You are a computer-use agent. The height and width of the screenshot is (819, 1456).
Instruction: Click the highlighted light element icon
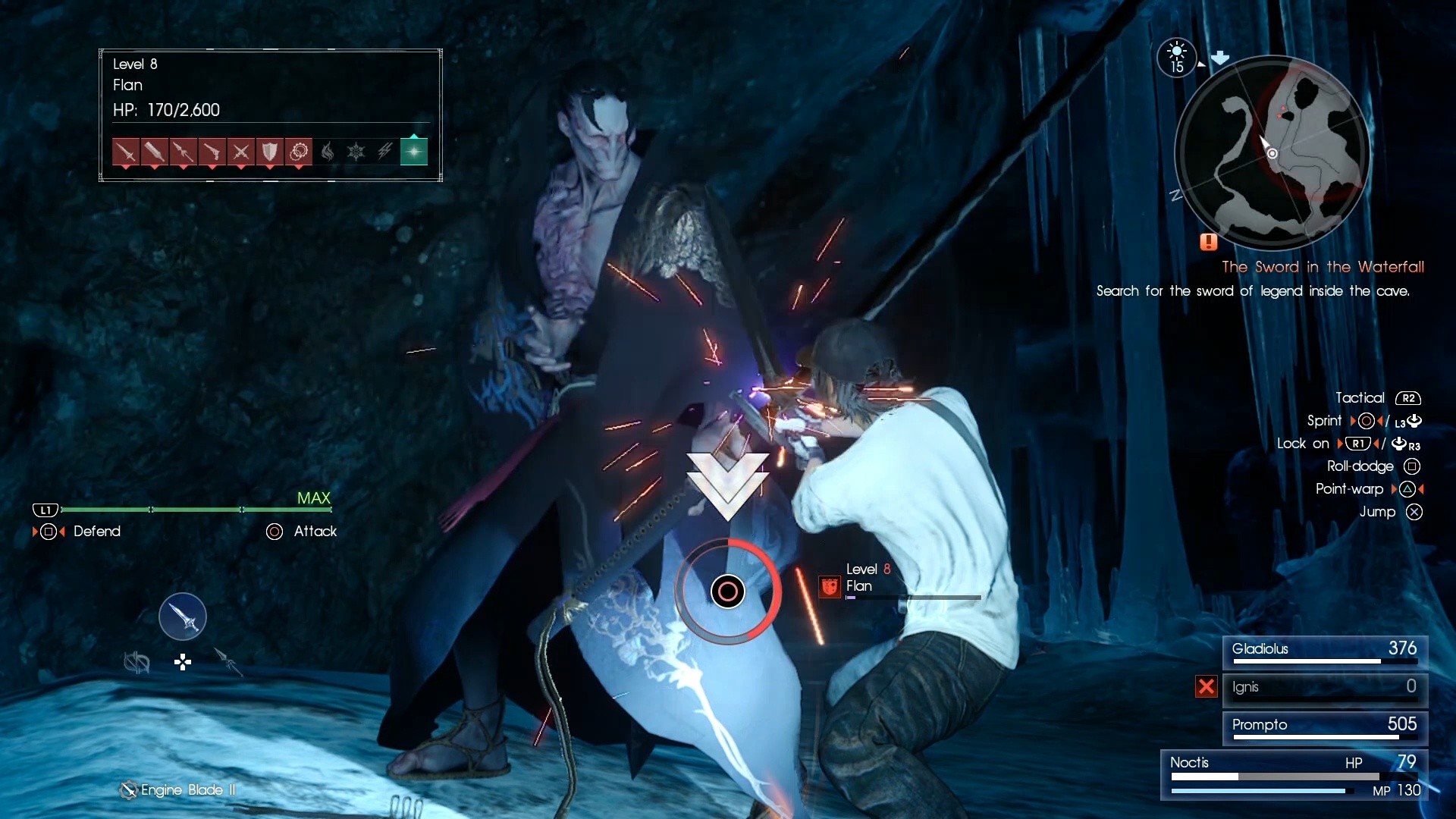tap(415, 152)
